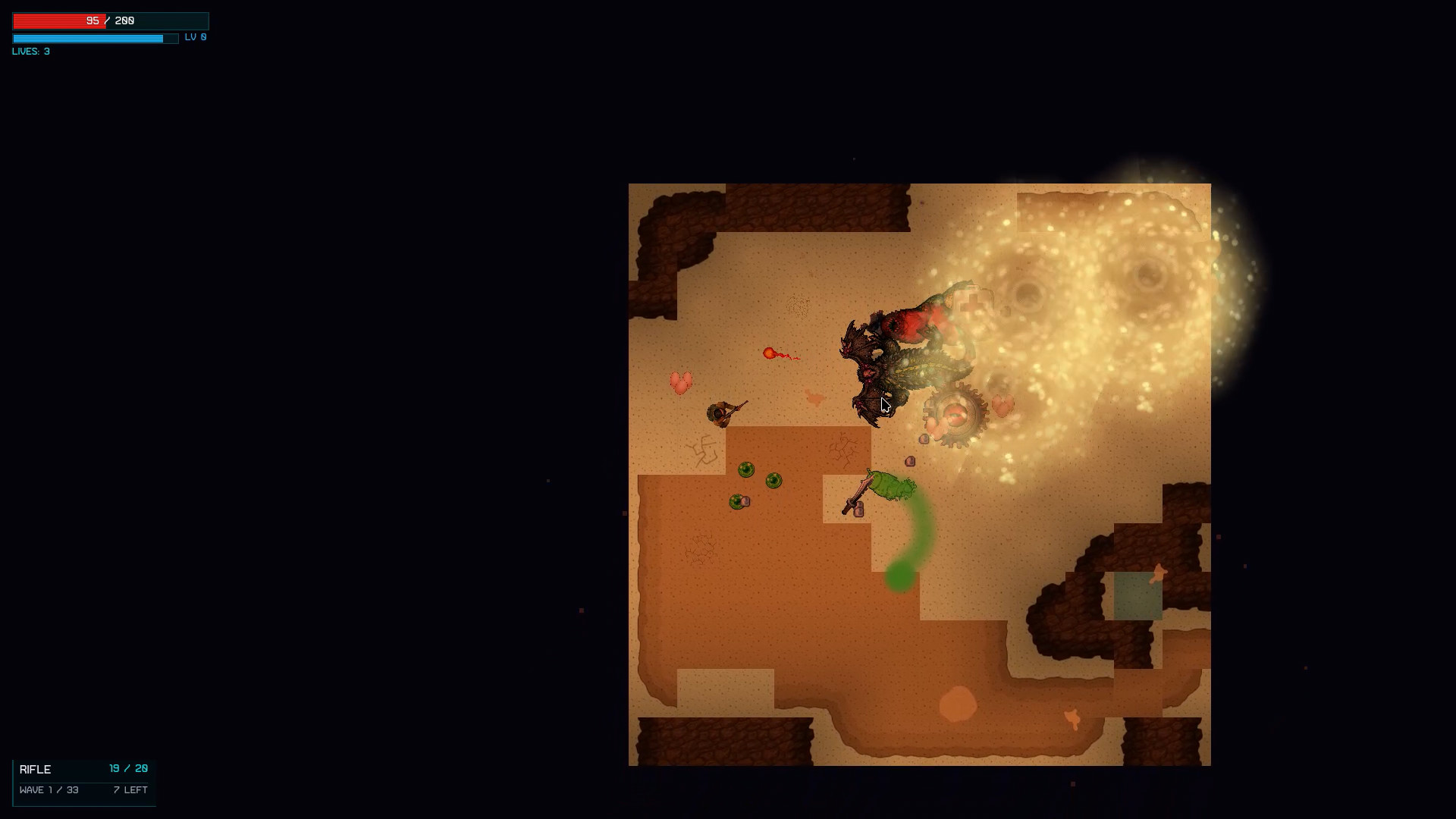The height and width of the screenshot is (819, 1456).
Task: Open the WAVE 1 / 33 counter
Action: coord(49,789)
